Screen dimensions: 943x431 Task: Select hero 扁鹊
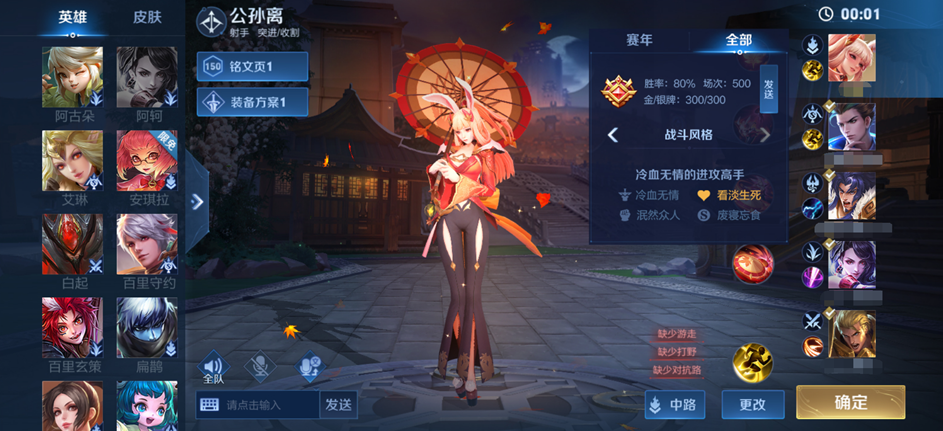[x=147, y=327]
